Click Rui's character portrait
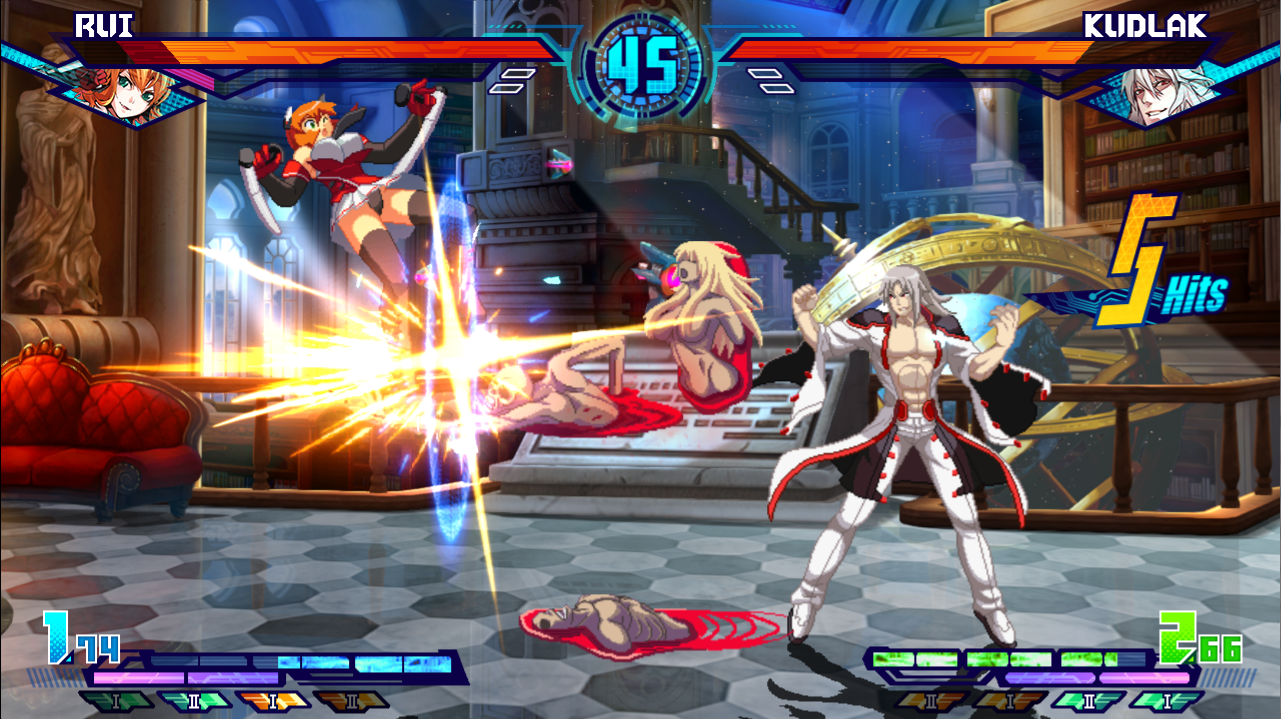This screenshot has height=719, width=1281. (x=126, y=88)
